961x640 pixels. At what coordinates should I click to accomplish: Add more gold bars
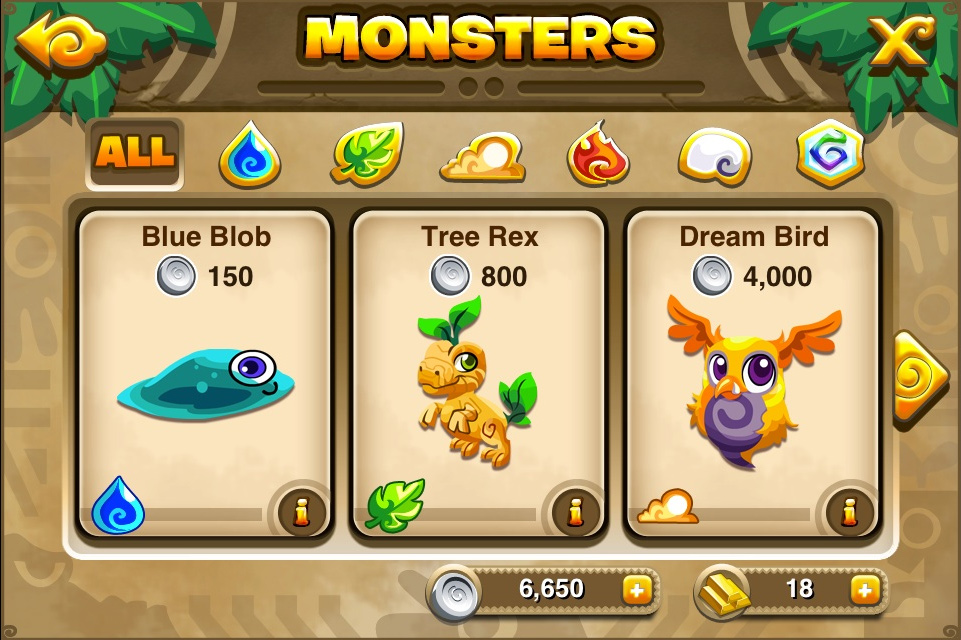tap(863, 590)
